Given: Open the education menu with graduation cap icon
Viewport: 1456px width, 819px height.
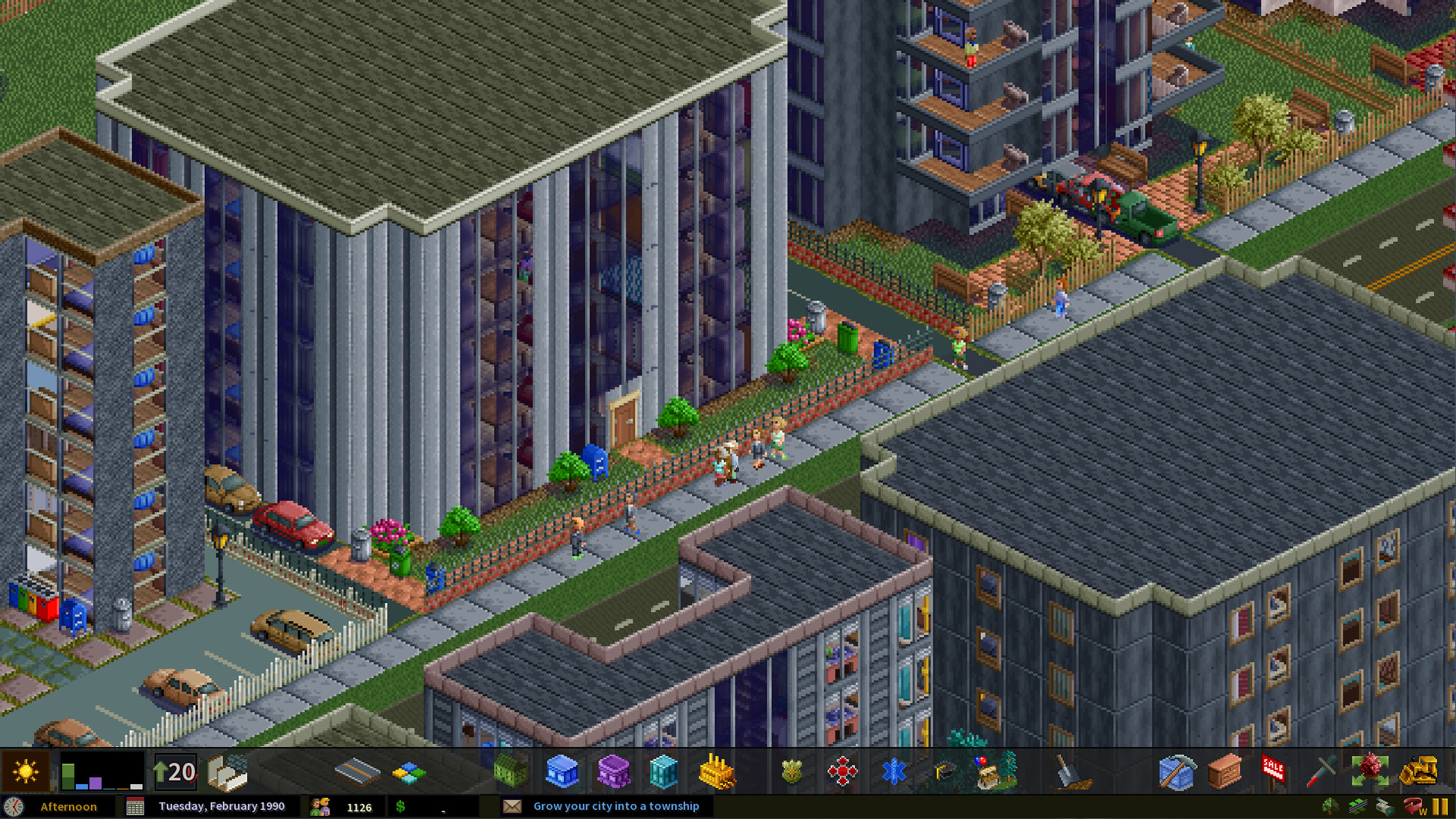Looking at the screenshot, I should click(x=943, y=770).
